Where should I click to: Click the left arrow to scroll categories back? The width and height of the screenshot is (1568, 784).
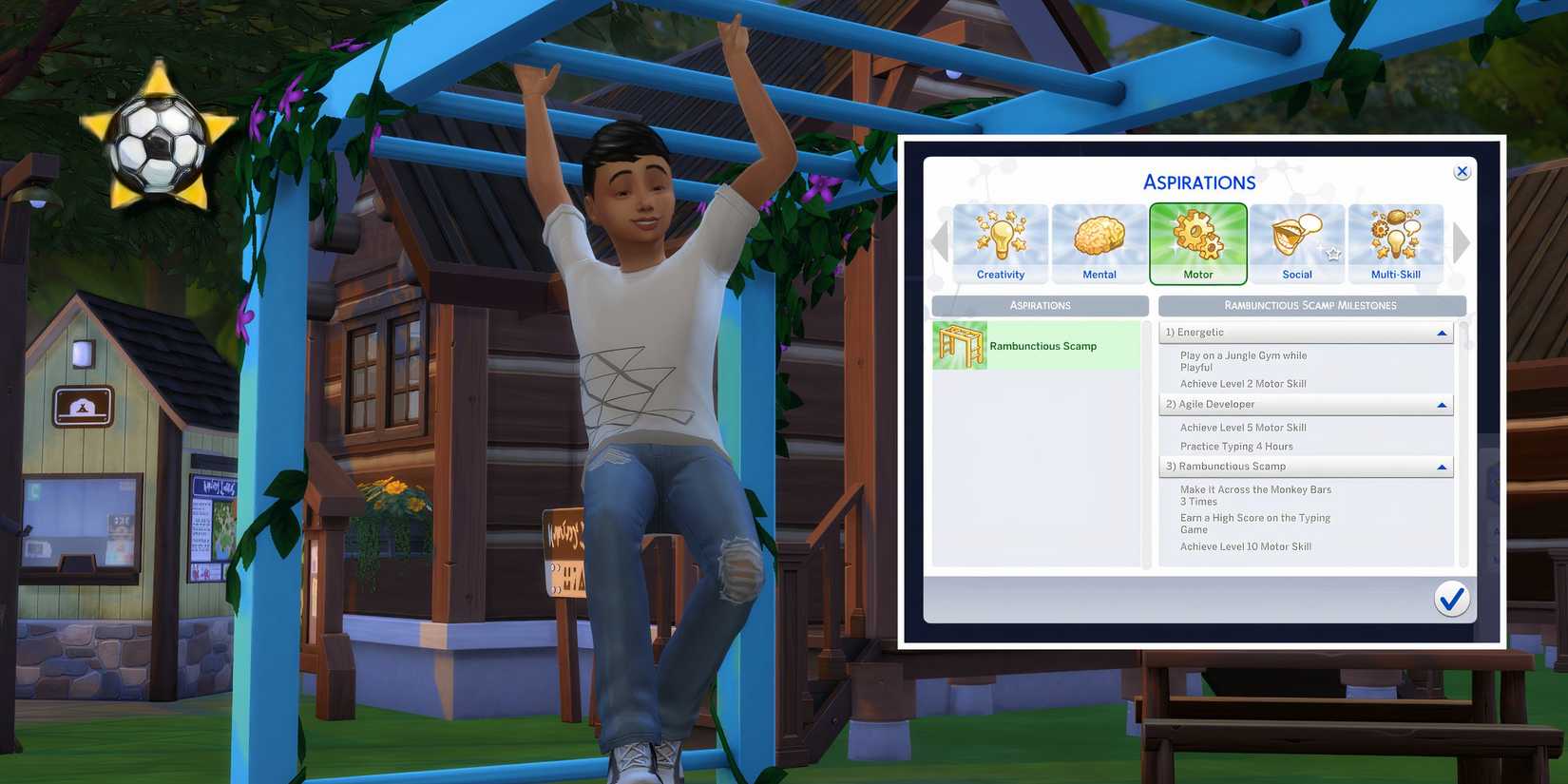coord(936,242)
